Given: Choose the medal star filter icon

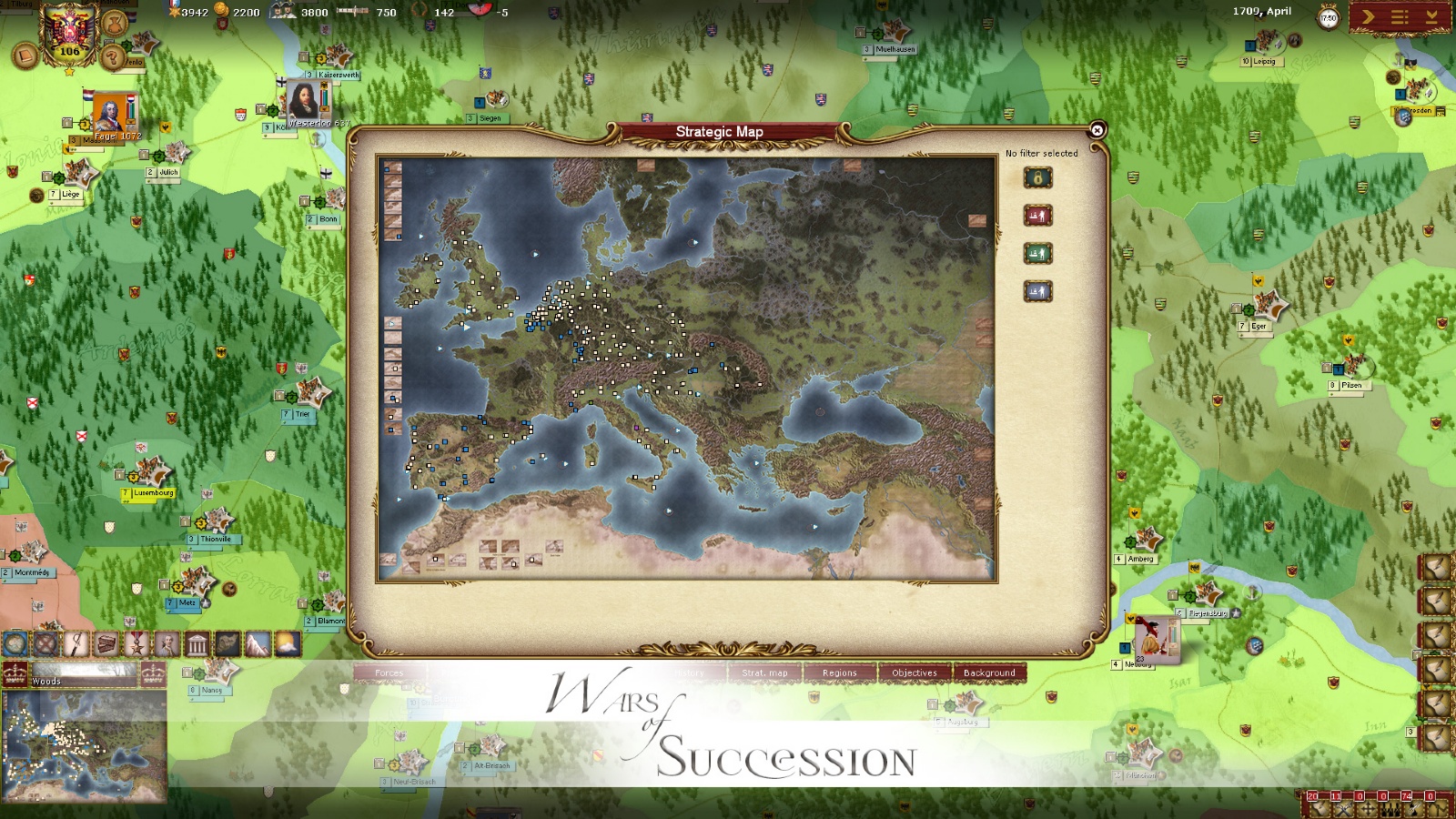Looking at the screenshot, I should pyautogui.click(x=136, y=644).
